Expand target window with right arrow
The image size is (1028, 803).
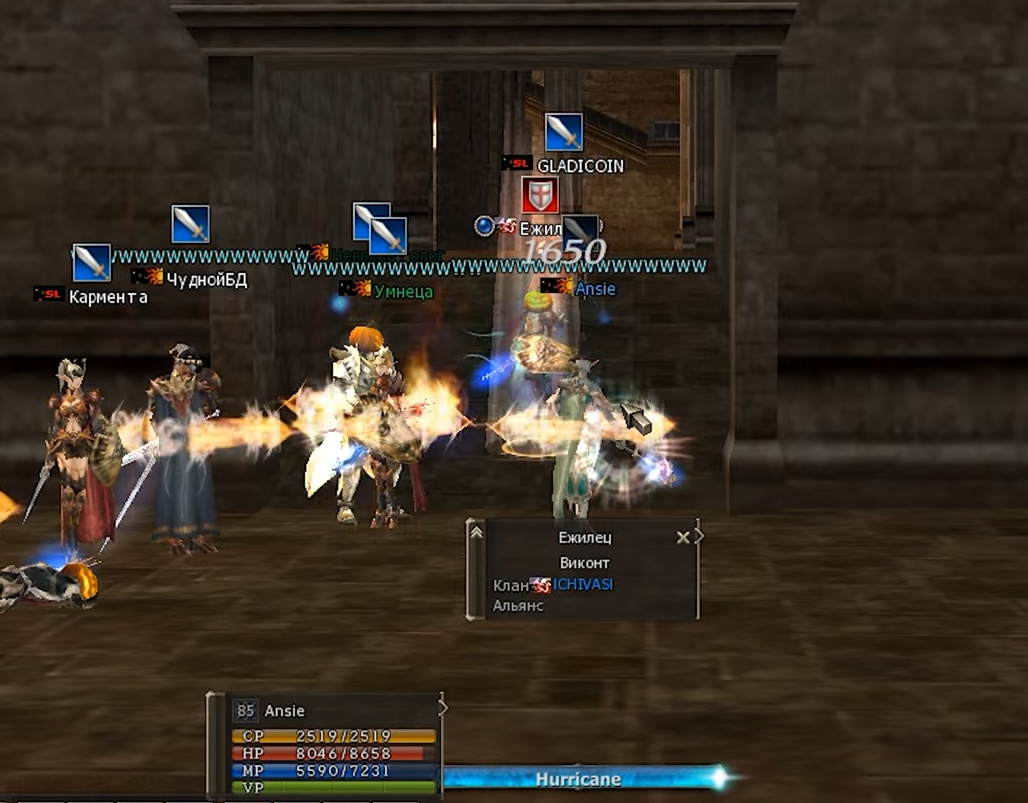(699, 537)
